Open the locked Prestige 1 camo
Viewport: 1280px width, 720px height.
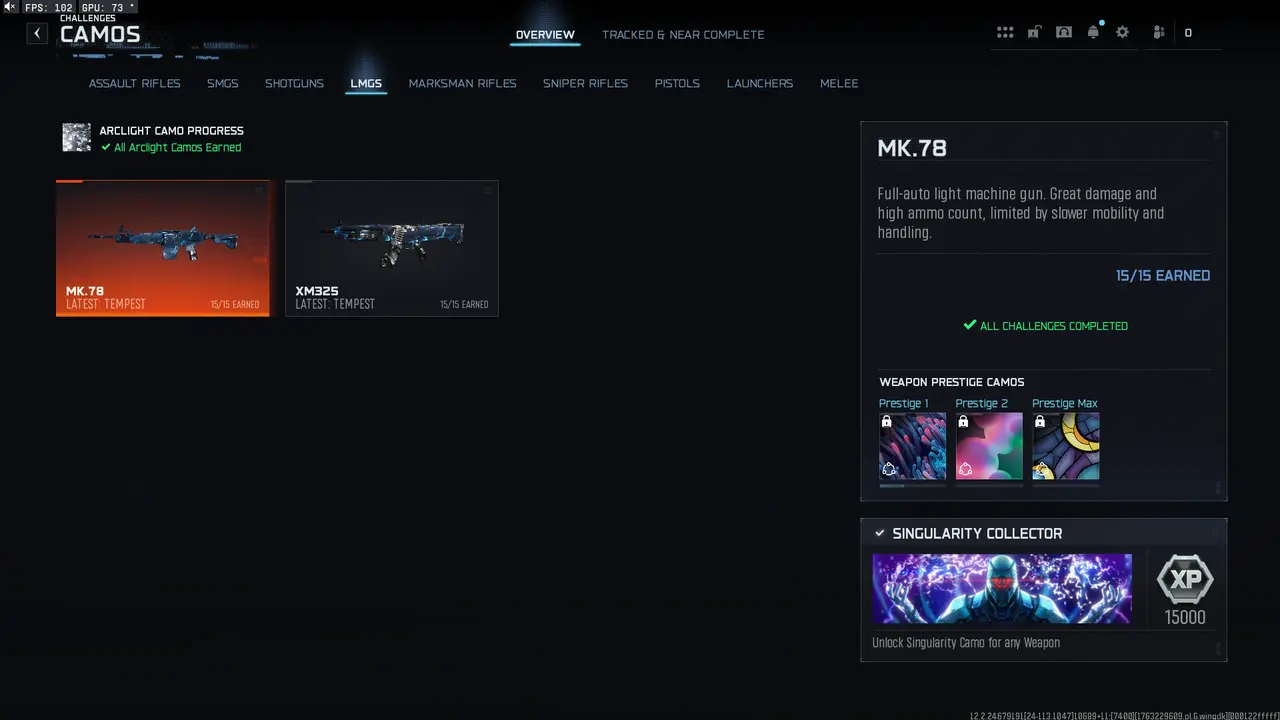pos(912,446)
